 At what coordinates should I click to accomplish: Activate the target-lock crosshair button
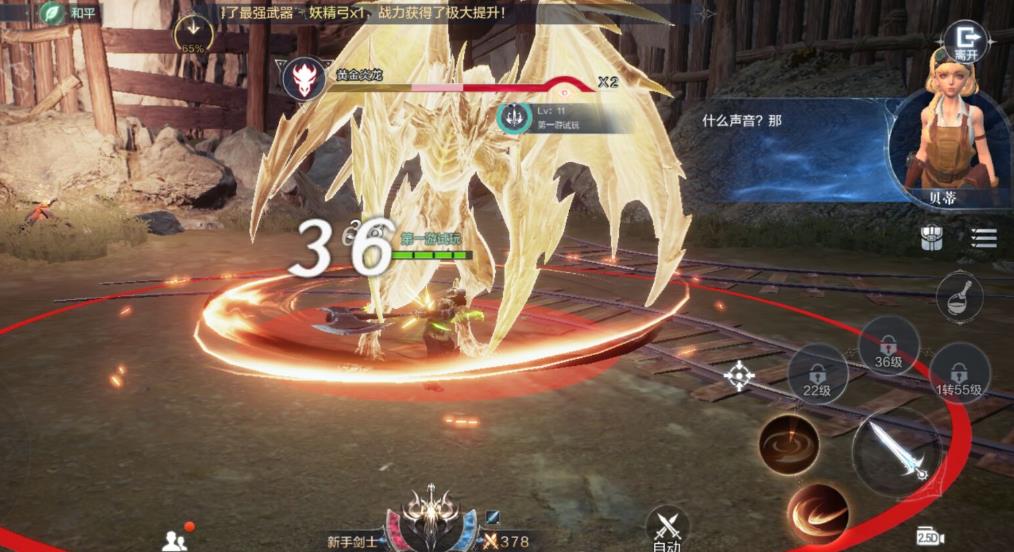(x=739, y=376)
